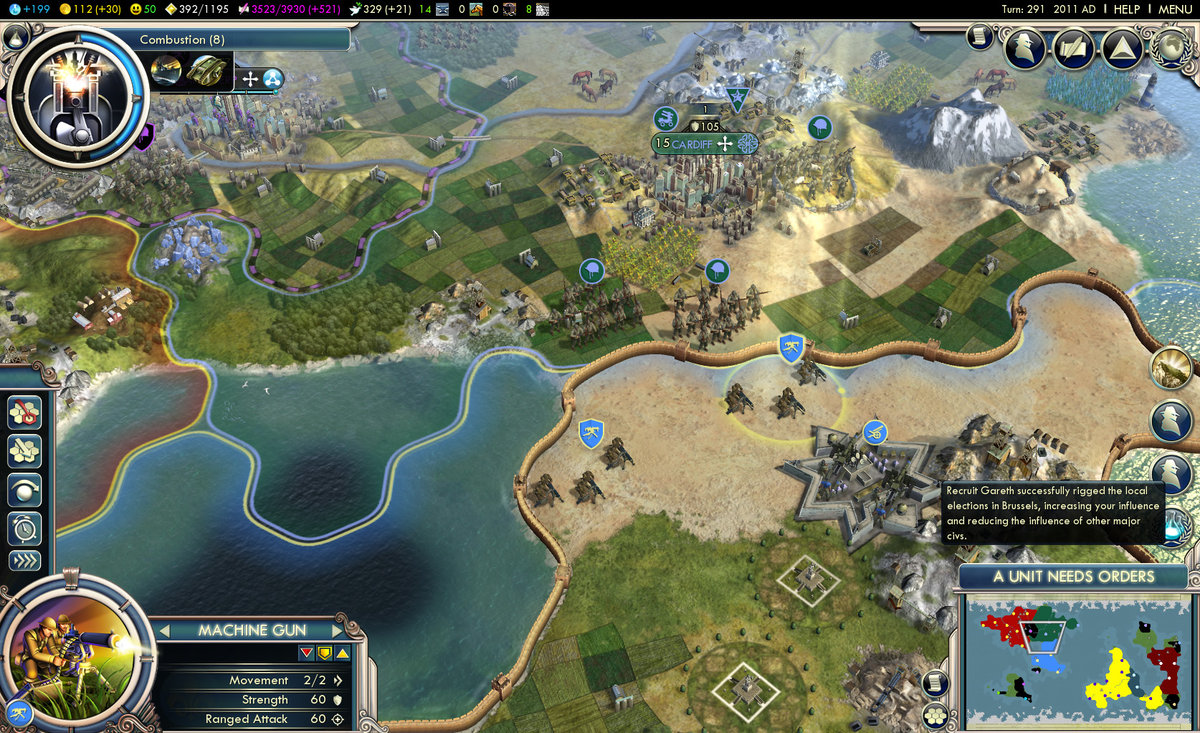
Task: Open the hex-grid map options button by minimap
Action: click(x=935, y=715)
